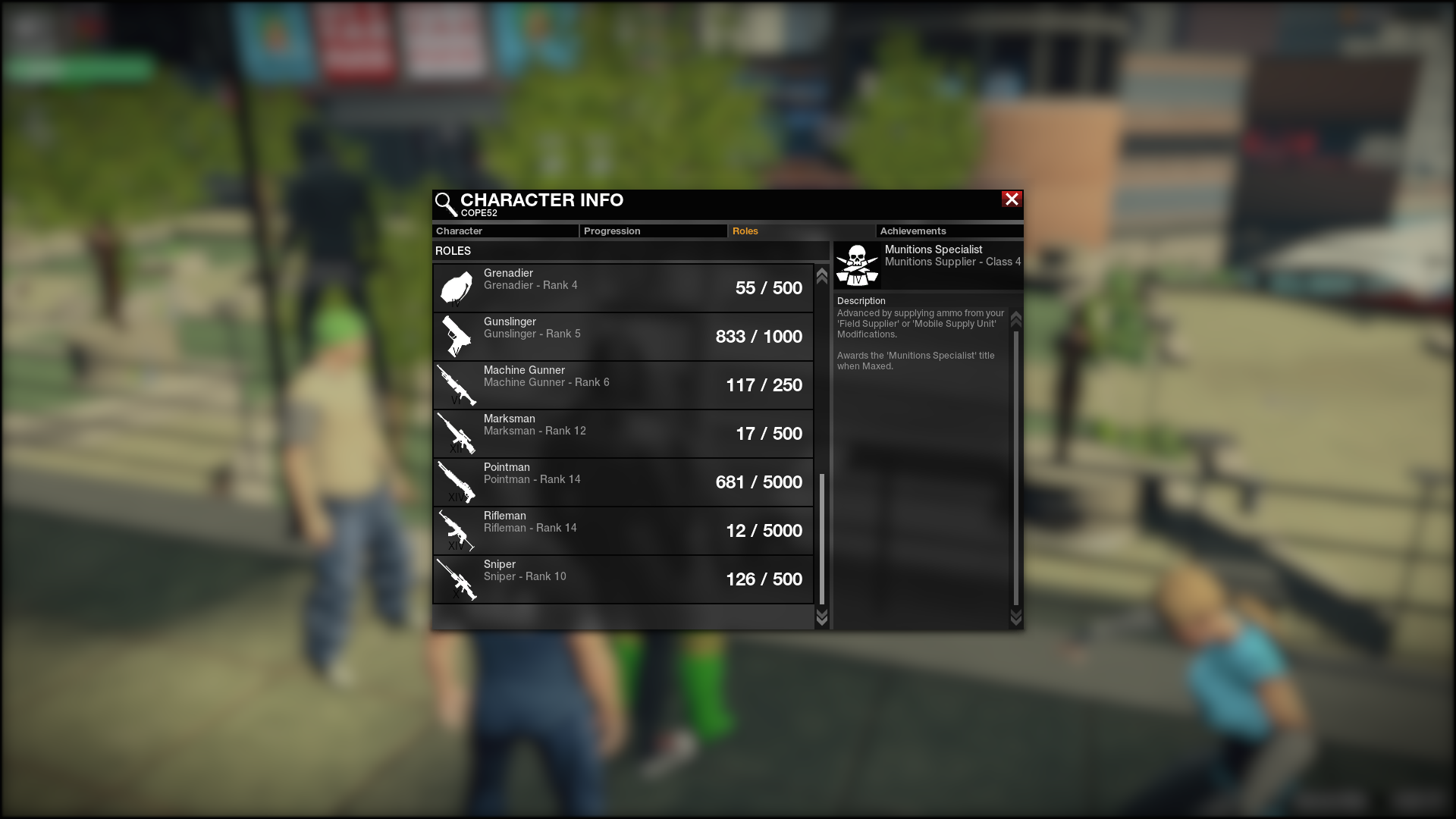Viewport: 1456px width, 819px height.
Task: Choose the Gunslinger role entry
Action: tap(623, 337)
